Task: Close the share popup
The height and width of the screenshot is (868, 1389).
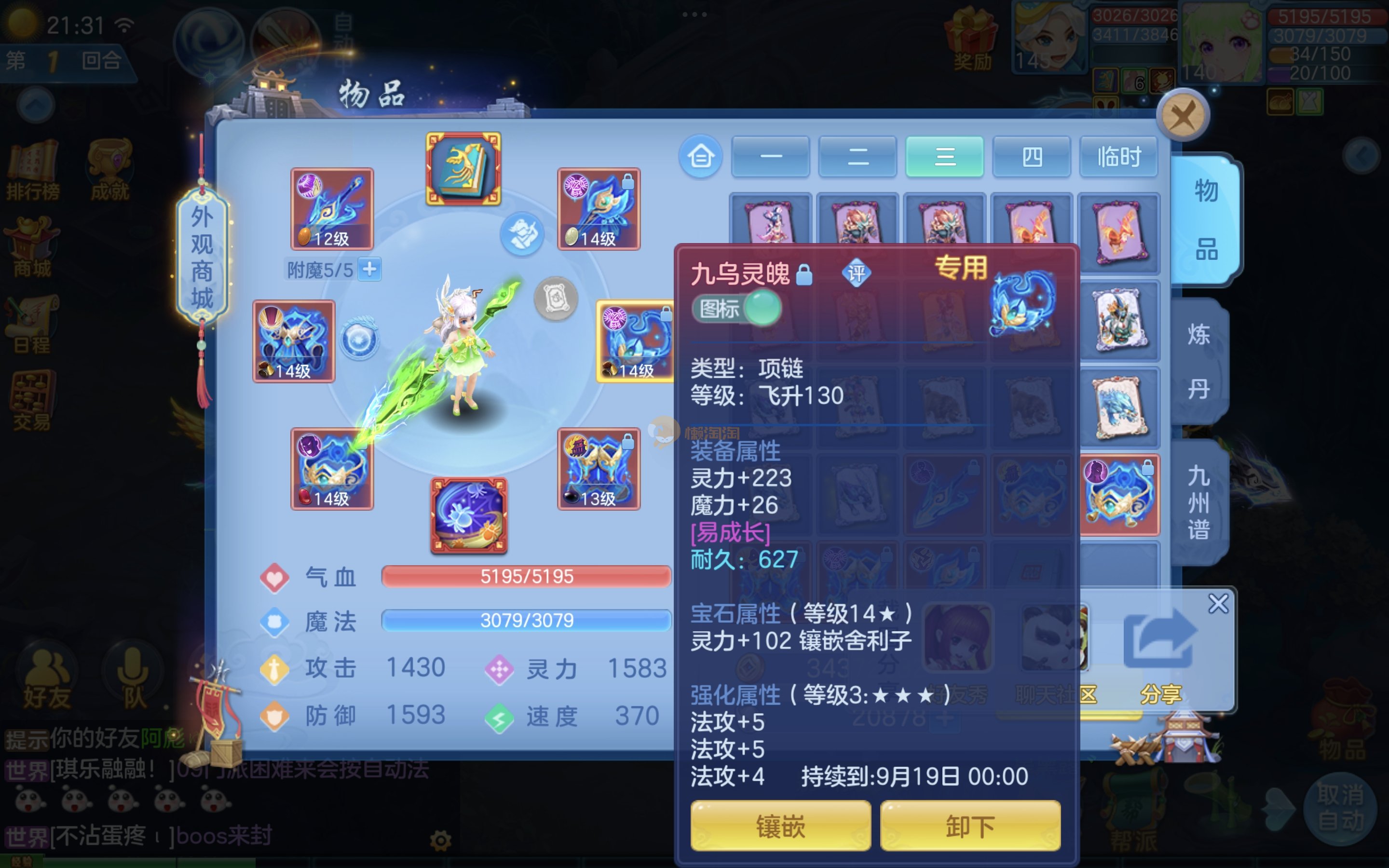Action: (1218, 603)
